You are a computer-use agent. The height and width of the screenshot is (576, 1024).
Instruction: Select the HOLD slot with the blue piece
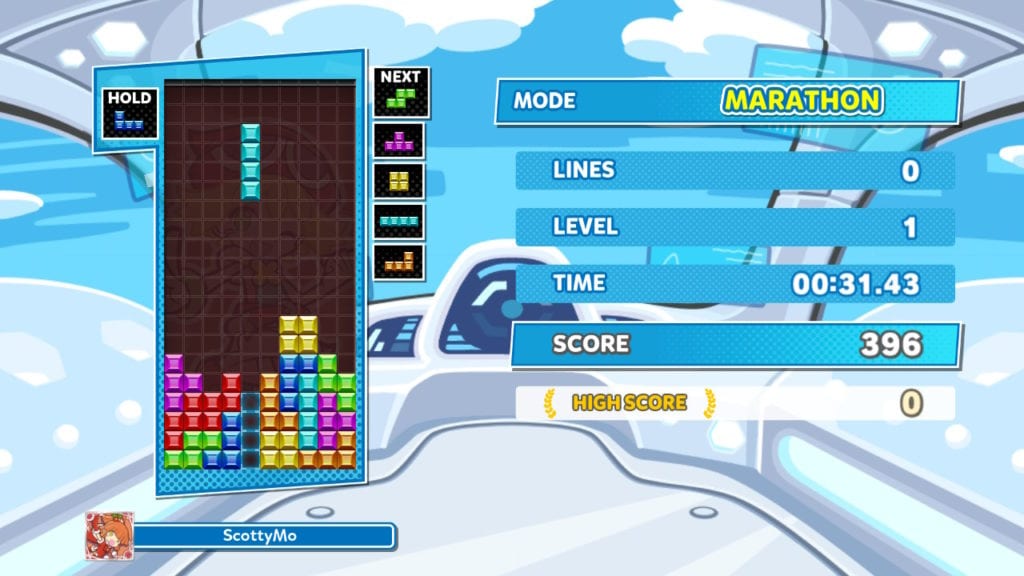(130, 113)
